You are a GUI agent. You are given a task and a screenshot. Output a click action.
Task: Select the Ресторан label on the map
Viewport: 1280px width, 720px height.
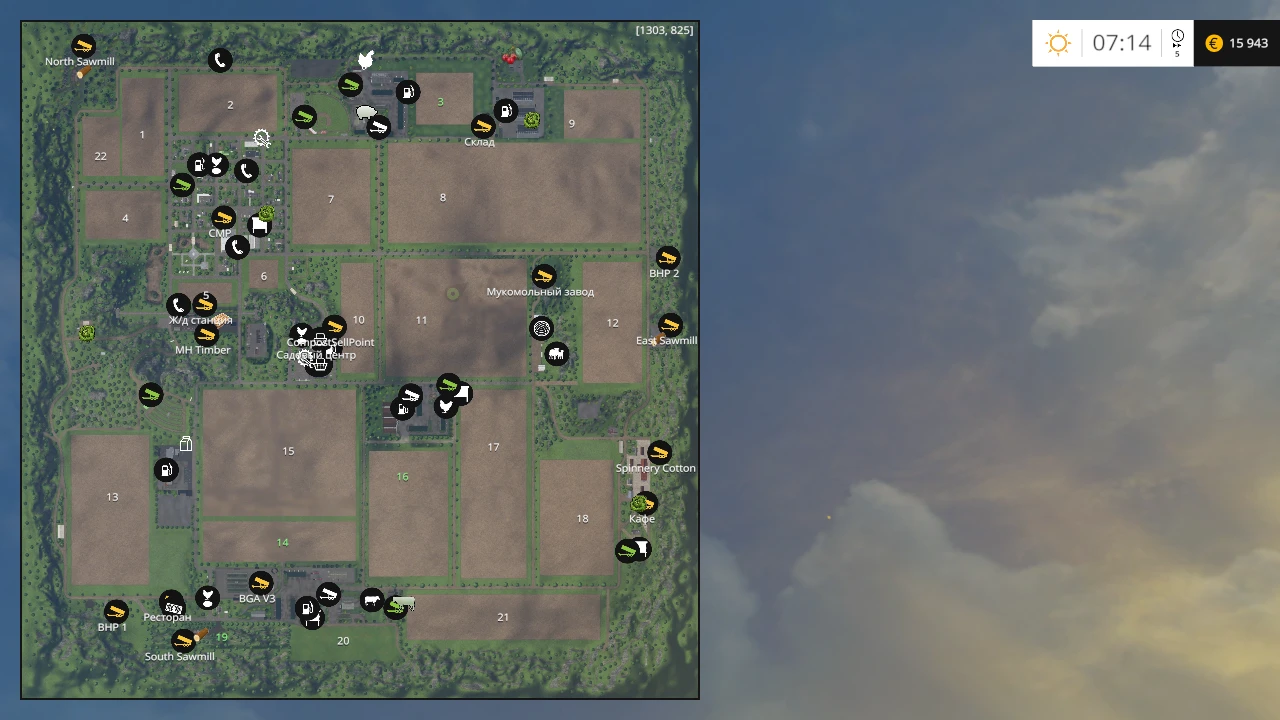pos(167,617)
